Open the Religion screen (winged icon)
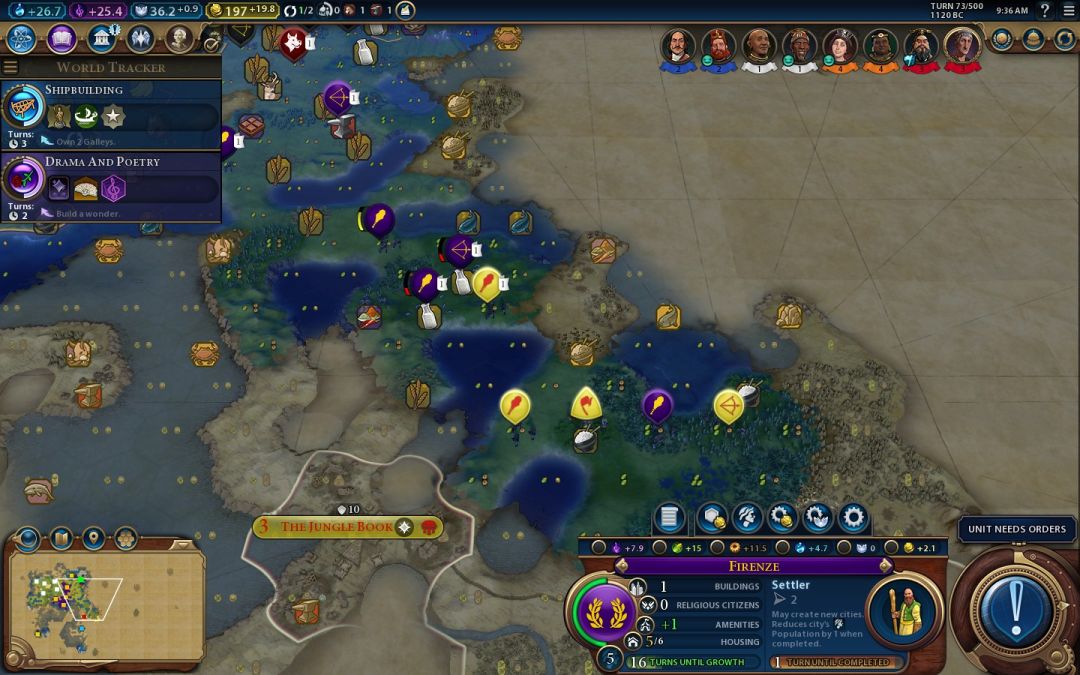Viewport: 1080px width, 675px height. [140, 39]
